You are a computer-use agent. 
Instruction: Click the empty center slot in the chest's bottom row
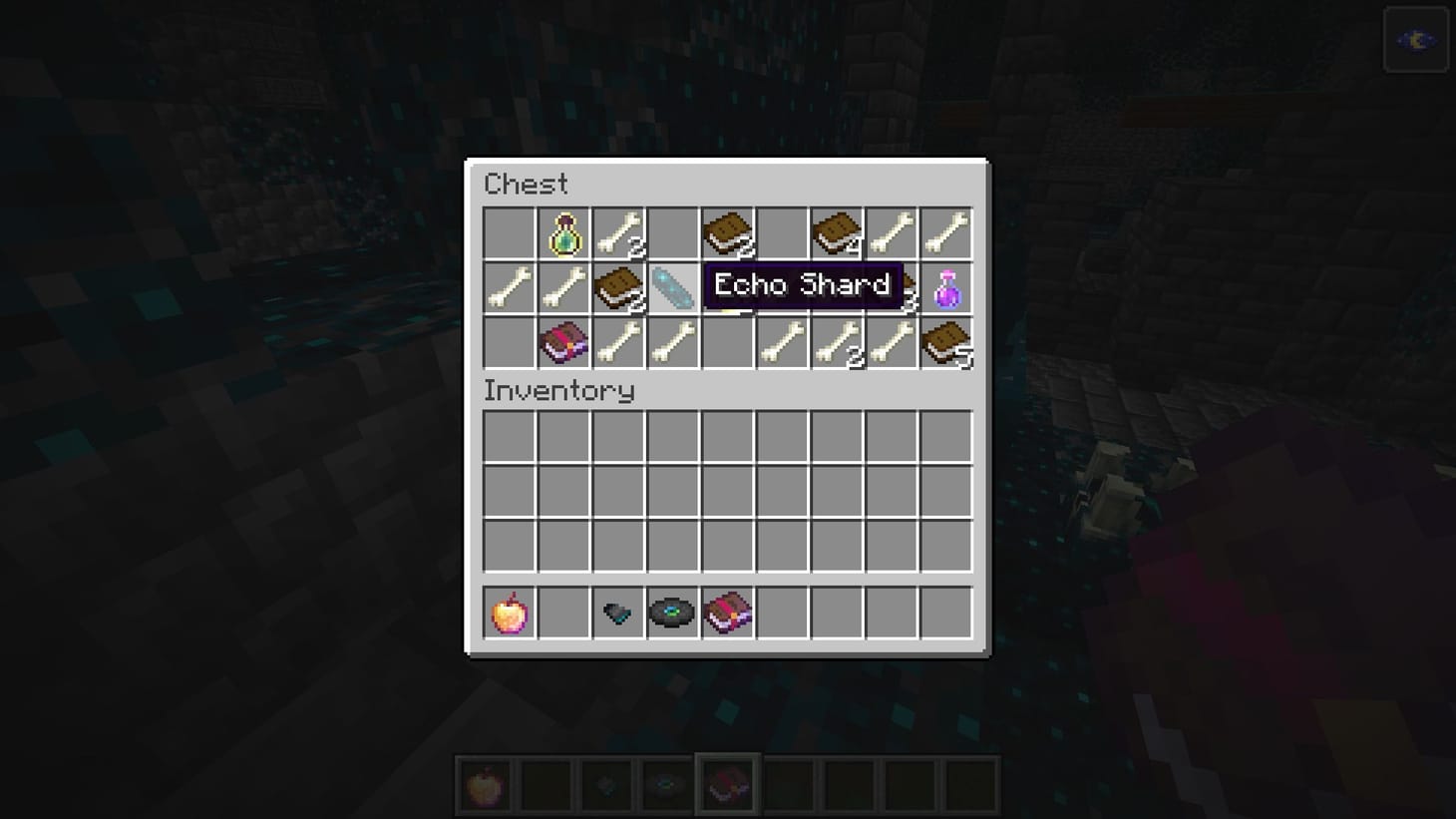point(728,343)
